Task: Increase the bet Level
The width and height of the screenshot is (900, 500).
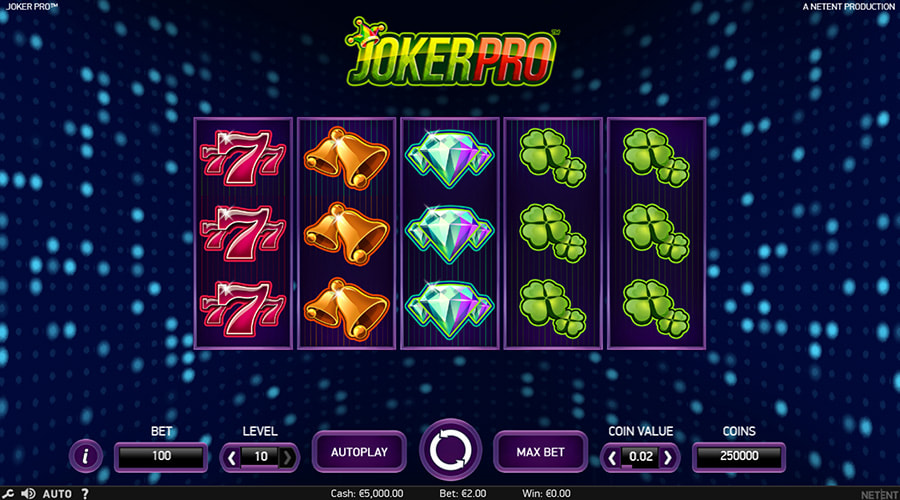Action: 287,457
